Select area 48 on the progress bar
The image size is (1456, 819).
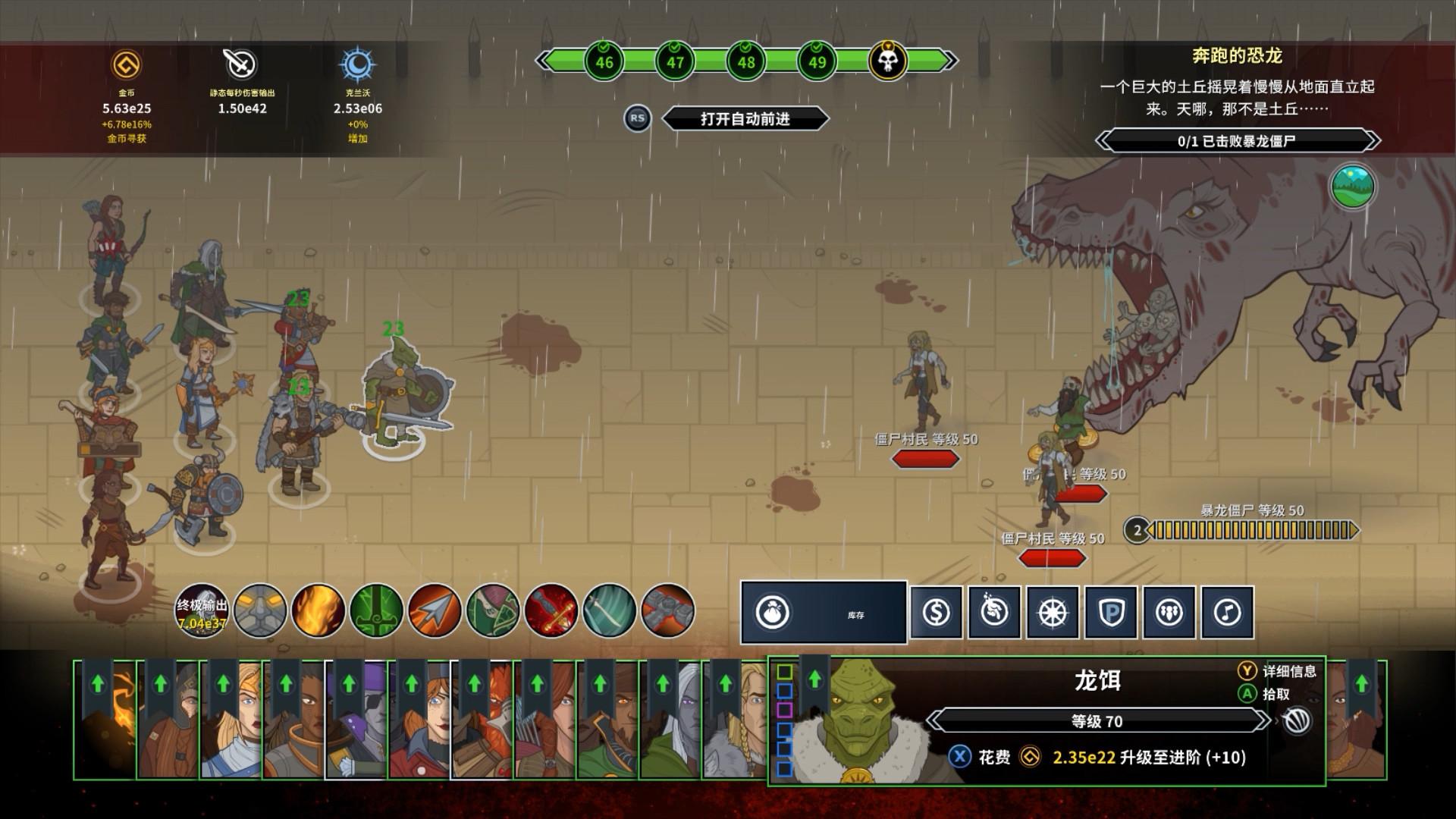point(746,61)
